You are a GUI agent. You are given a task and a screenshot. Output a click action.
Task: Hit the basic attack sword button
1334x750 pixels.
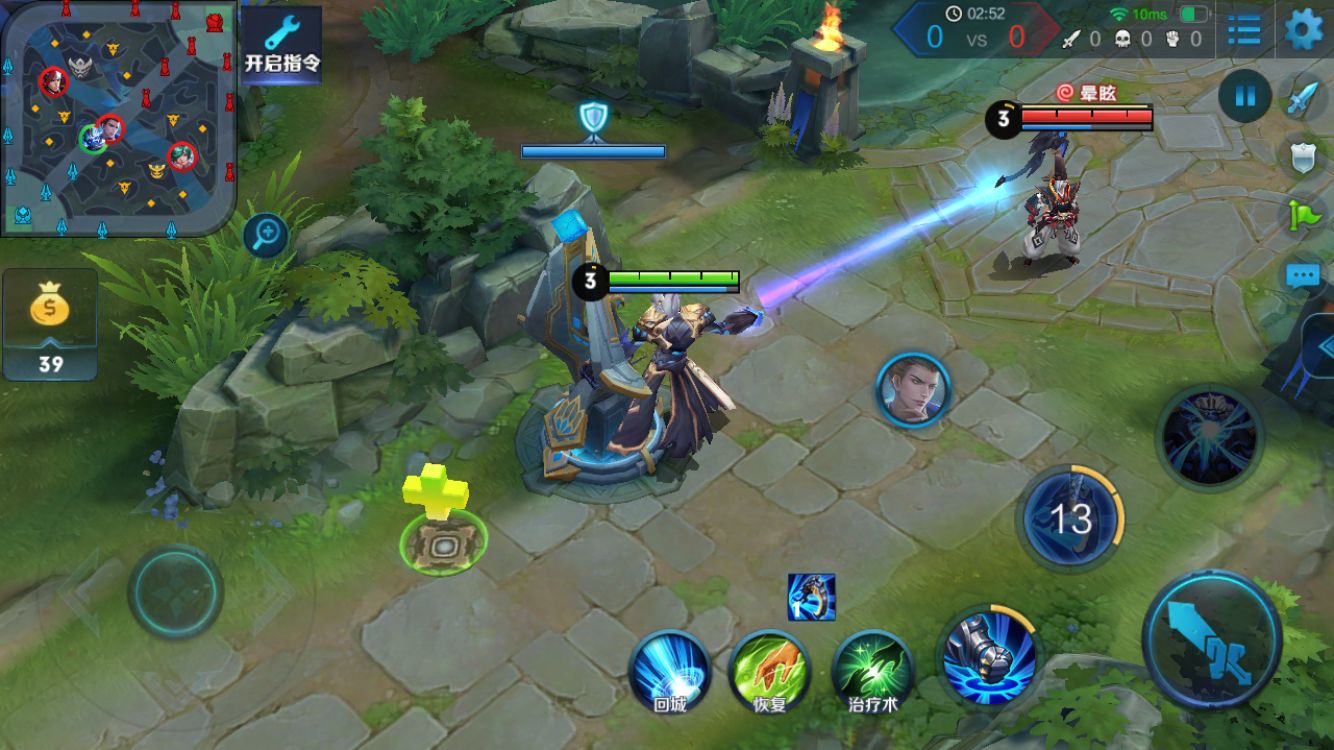click(x=1212, y=637)
